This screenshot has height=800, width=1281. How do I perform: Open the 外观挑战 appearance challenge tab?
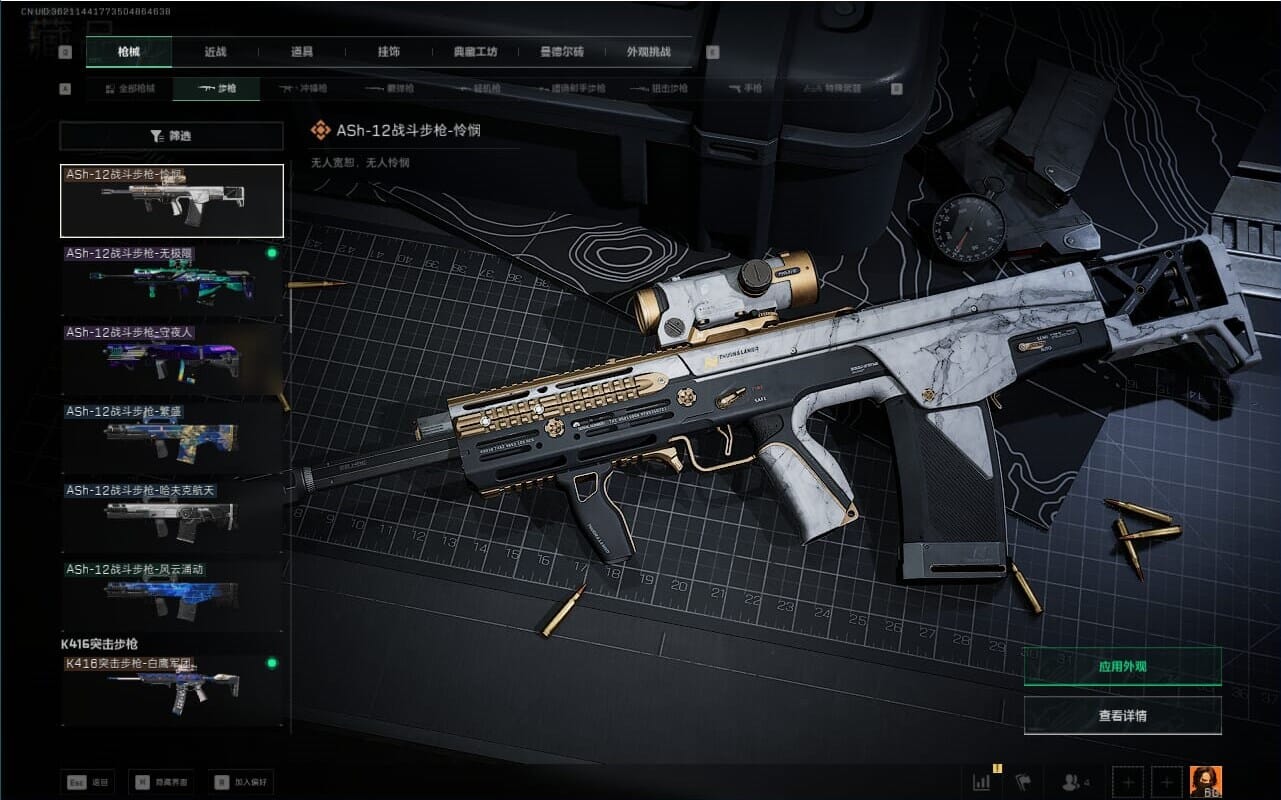[x=648, y=52]
